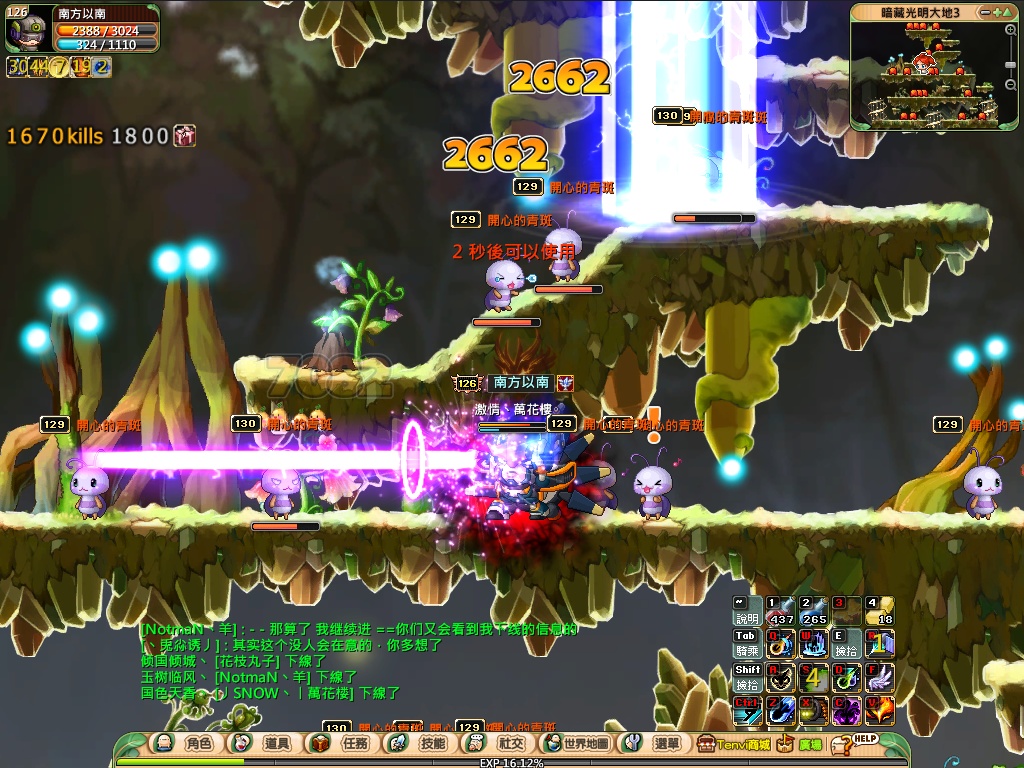This screenshot has width=1024, height=768.
Task: Open the 選單 system menu
Action: tap(655, 744)
